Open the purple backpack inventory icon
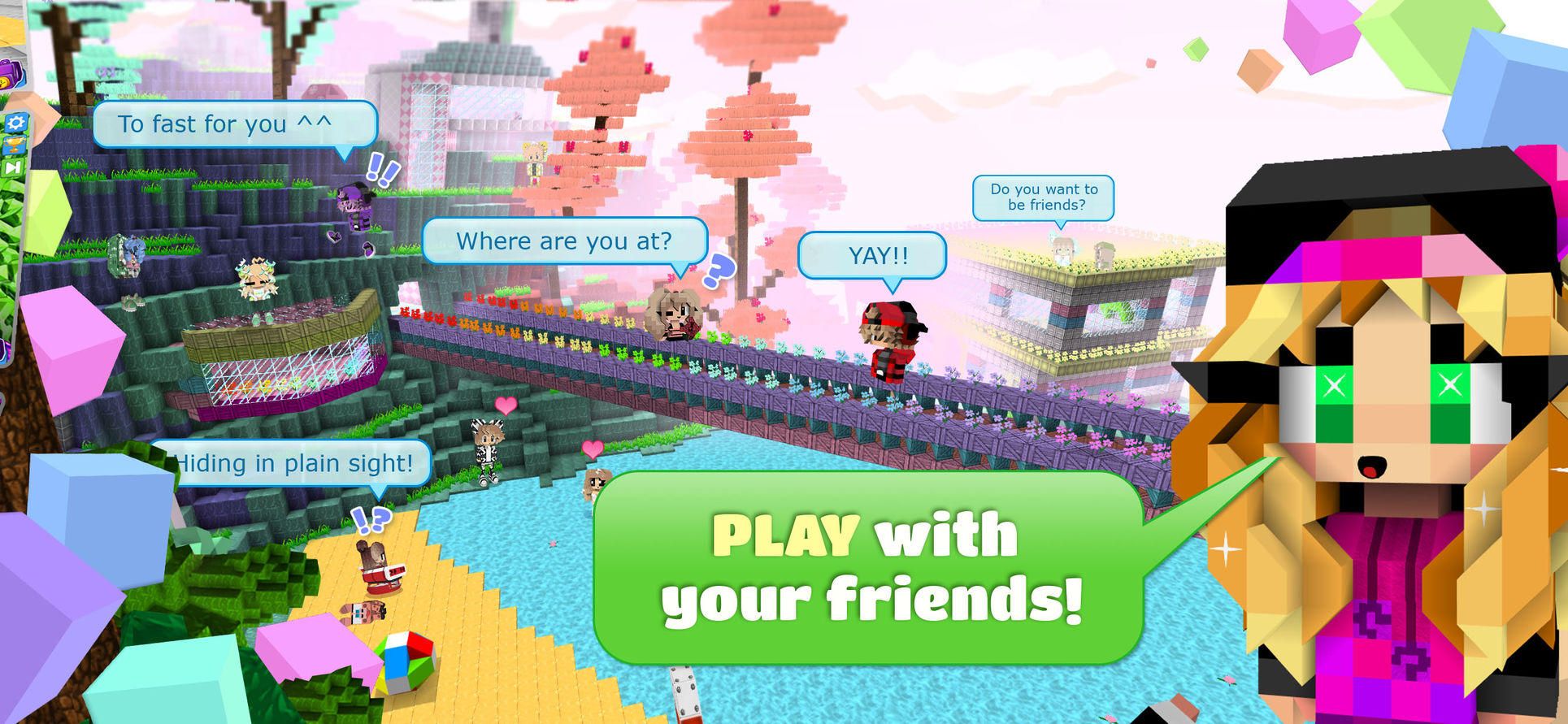This screenshot has width=1568, height=724. click(11, 74)
